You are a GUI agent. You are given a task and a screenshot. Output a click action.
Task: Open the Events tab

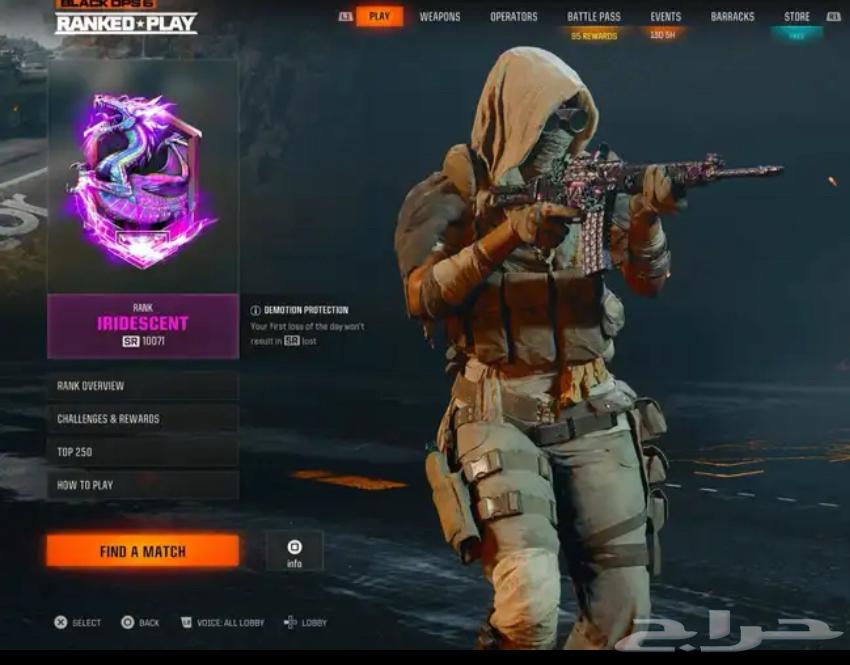665,16
